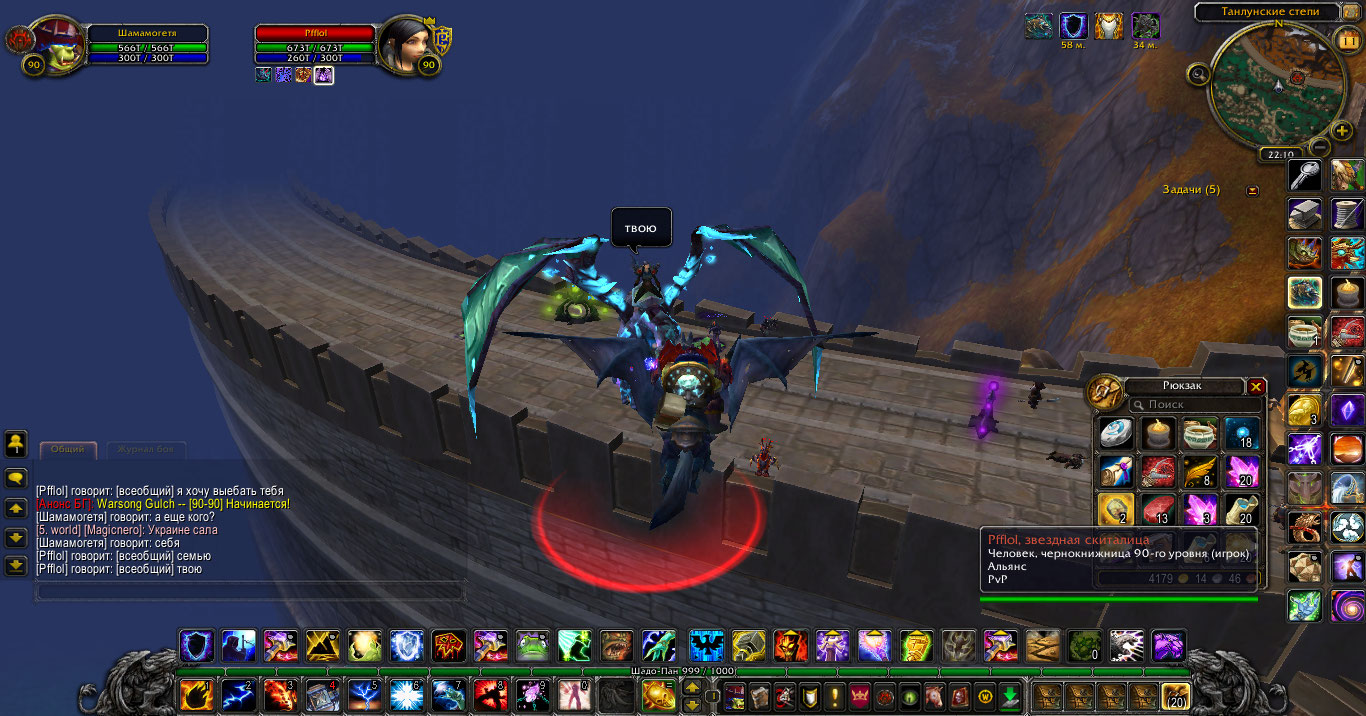Click the bag search field labeled Поиск
This screenshot has width=1366, height=716.
1195,405
